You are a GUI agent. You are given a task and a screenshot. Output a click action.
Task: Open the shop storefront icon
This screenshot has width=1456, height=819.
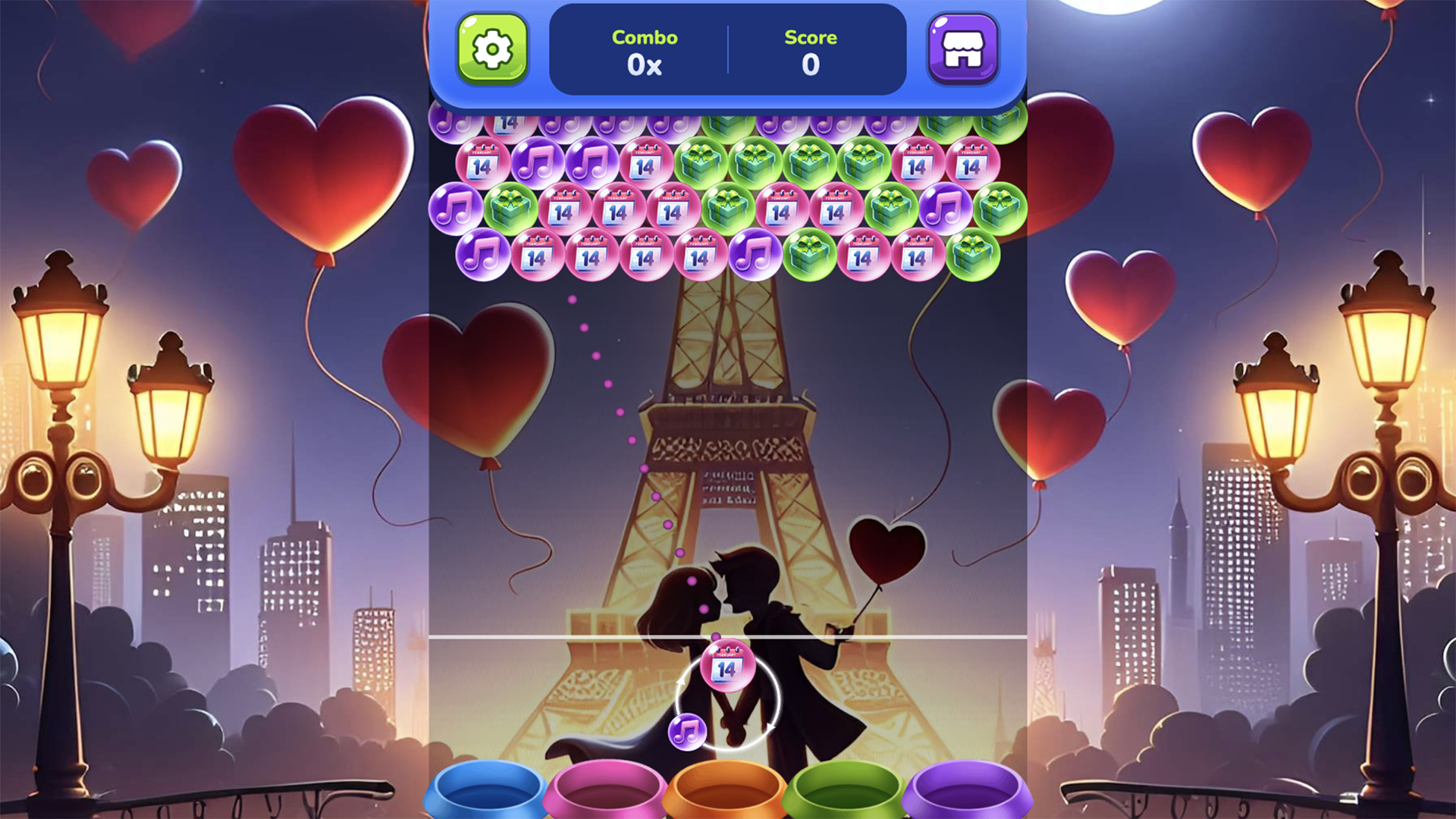pos(963,49)
